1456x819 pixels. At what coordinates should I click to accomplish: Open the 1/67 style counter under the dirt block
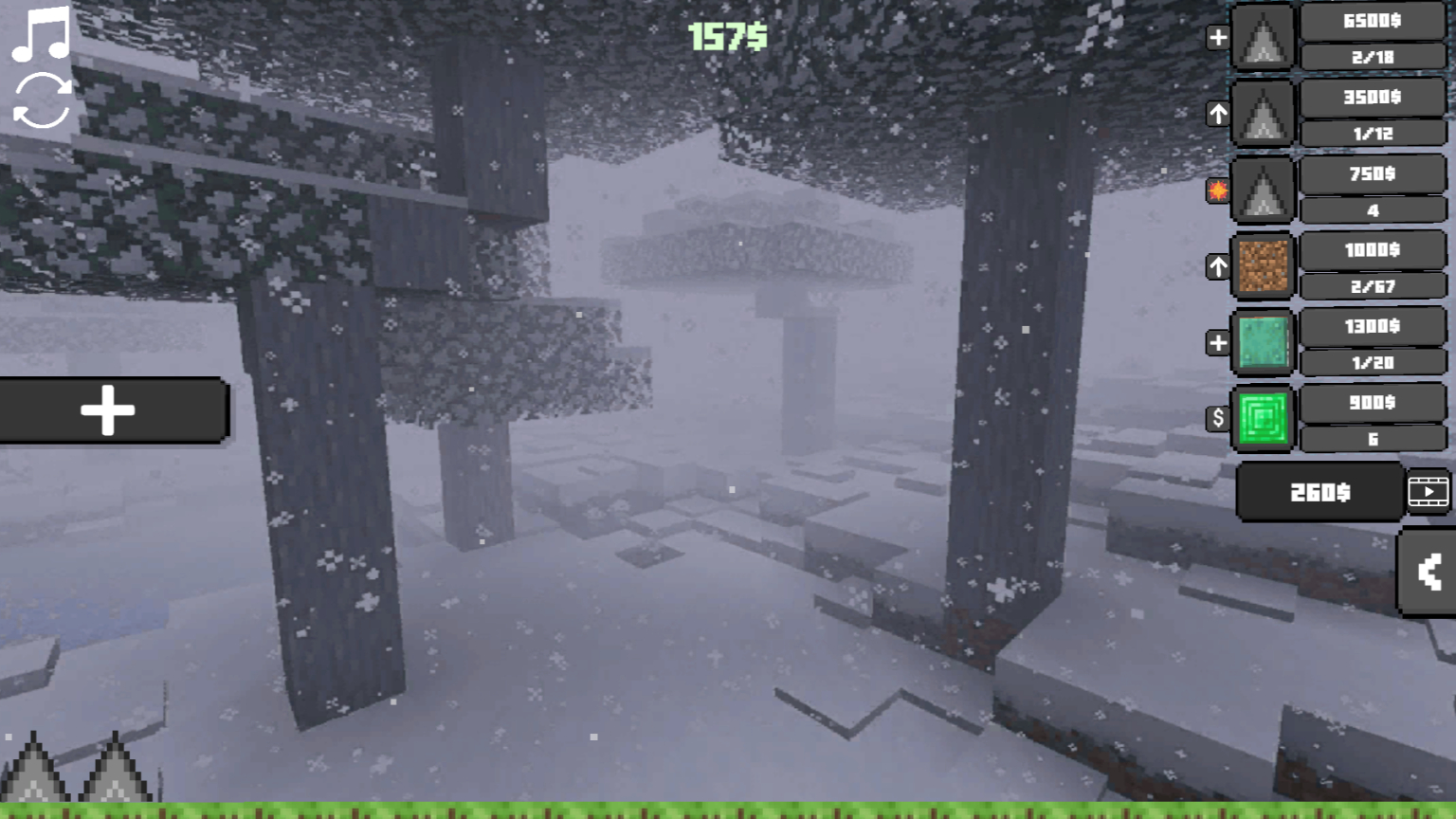(x=1373, y=285)
